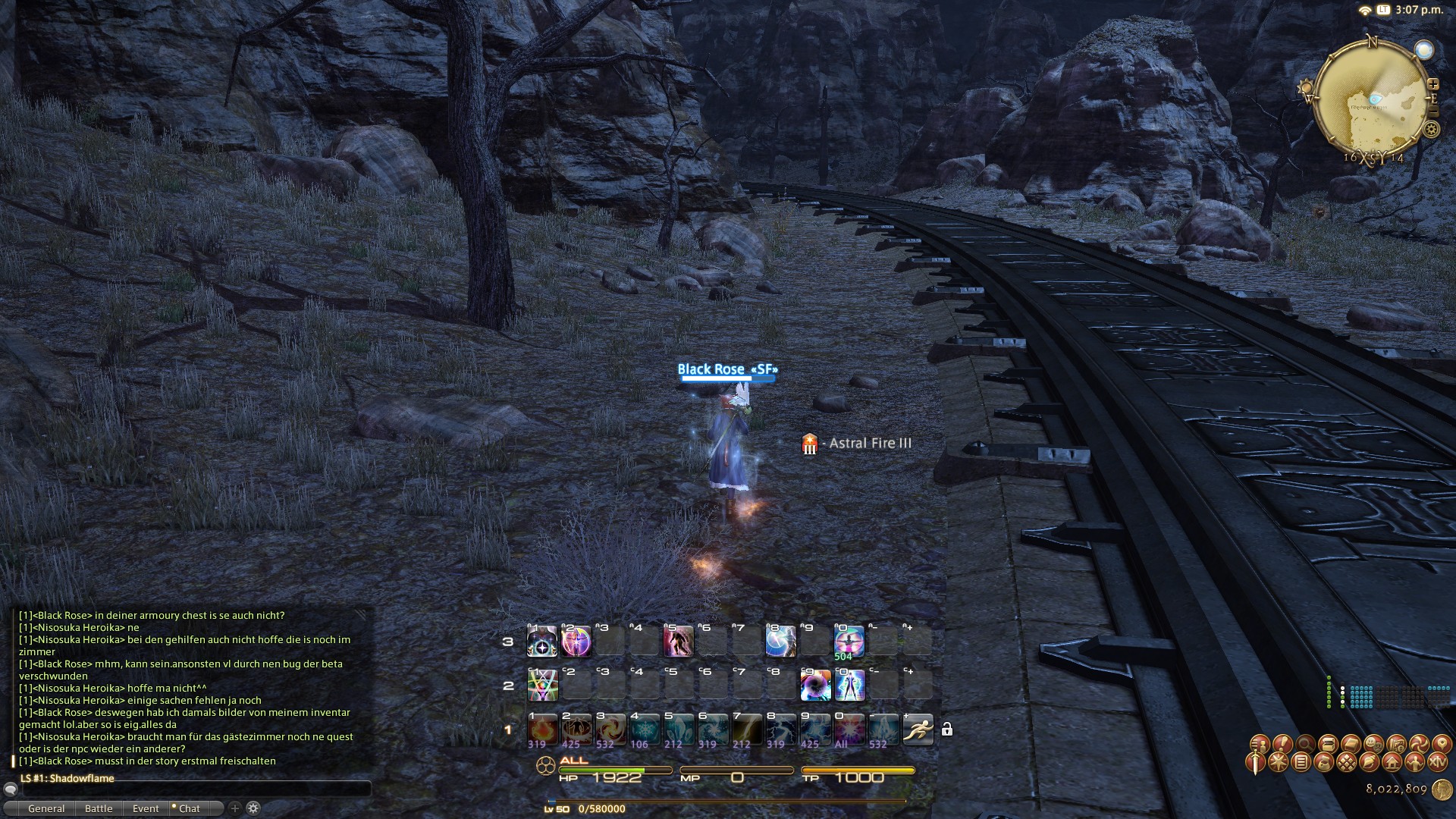Viewport: 1456px width, 819px height.
Task: Zoom out the minimap with minus
Action: (x=1432, y=111)
